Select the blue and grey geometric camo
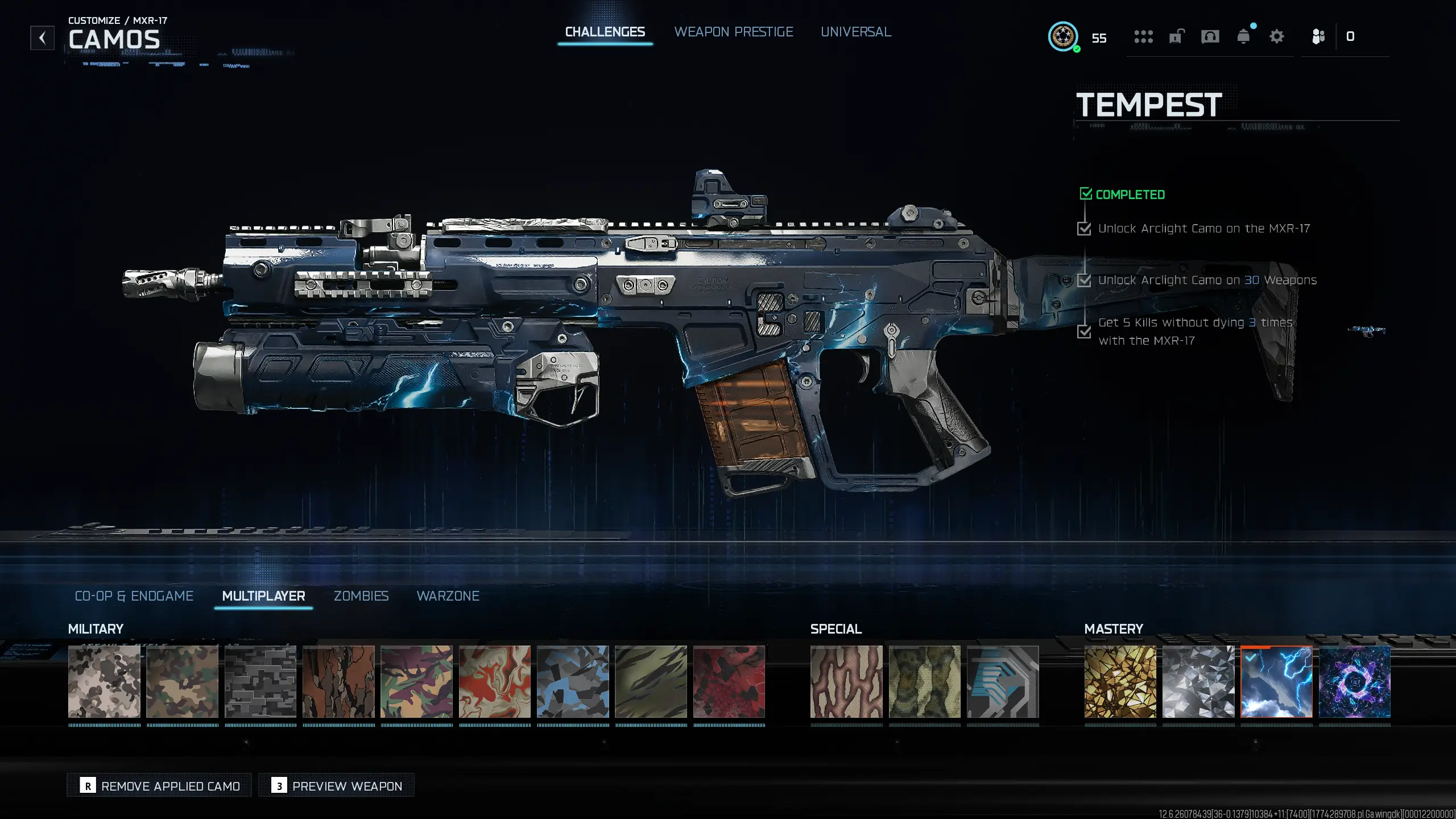This screenshot has width=1456, height=819. tap(573, 681)
